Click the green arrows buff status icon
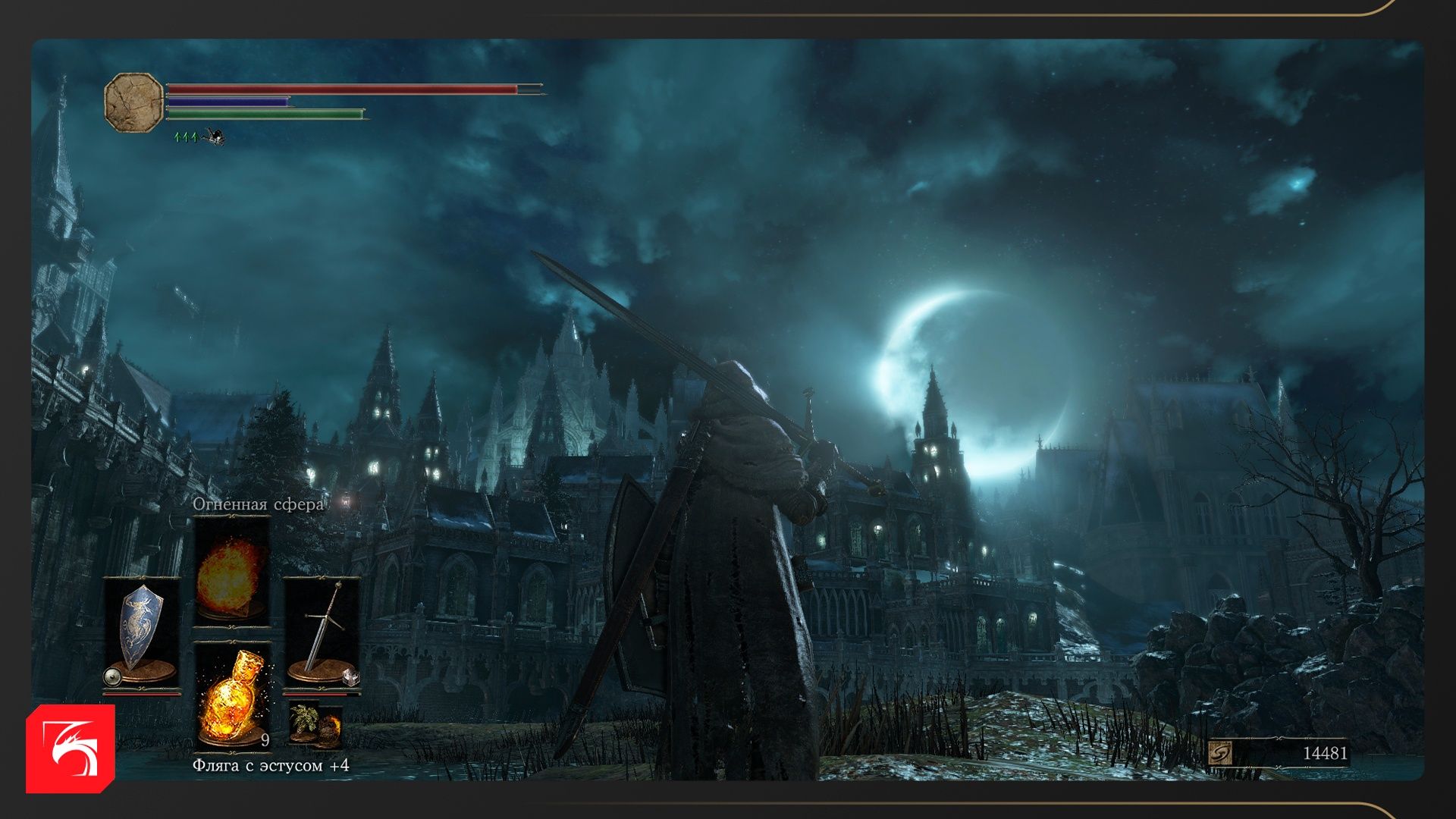Screen dimensions: 1456x819 (186, 137)
